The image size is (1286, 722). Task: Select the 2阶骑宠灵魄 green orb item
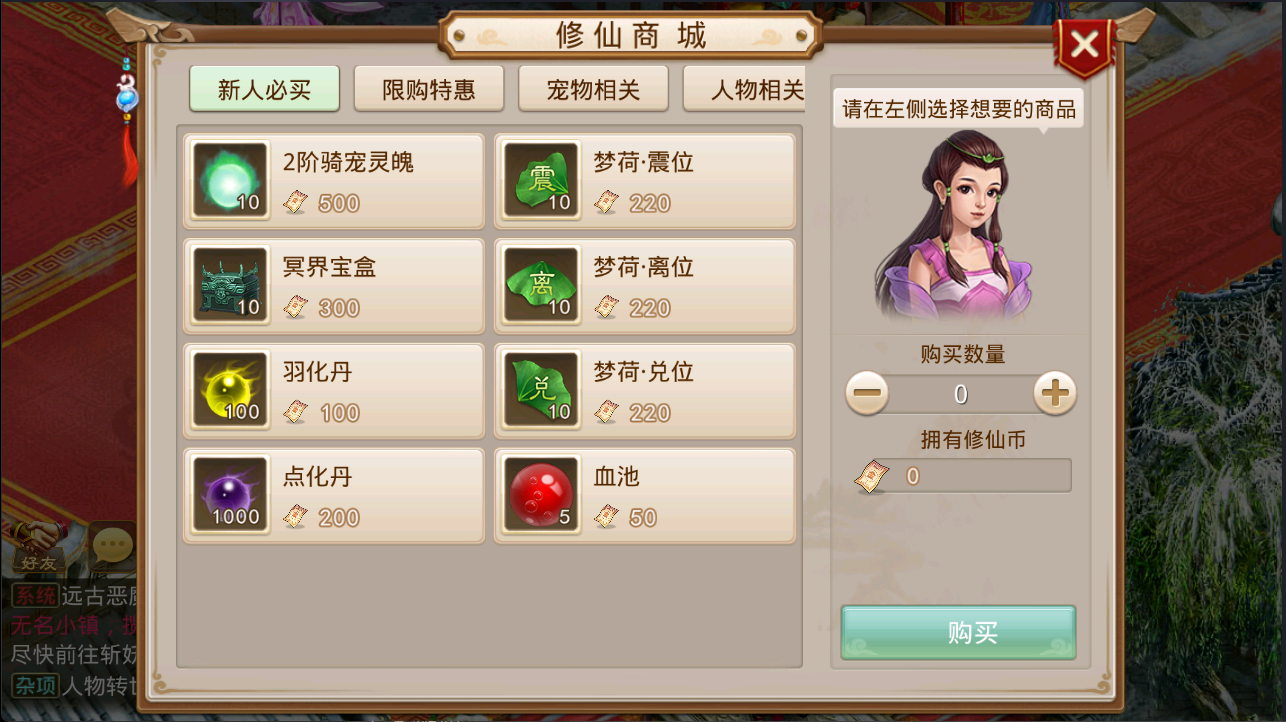[x=230, y=180]
